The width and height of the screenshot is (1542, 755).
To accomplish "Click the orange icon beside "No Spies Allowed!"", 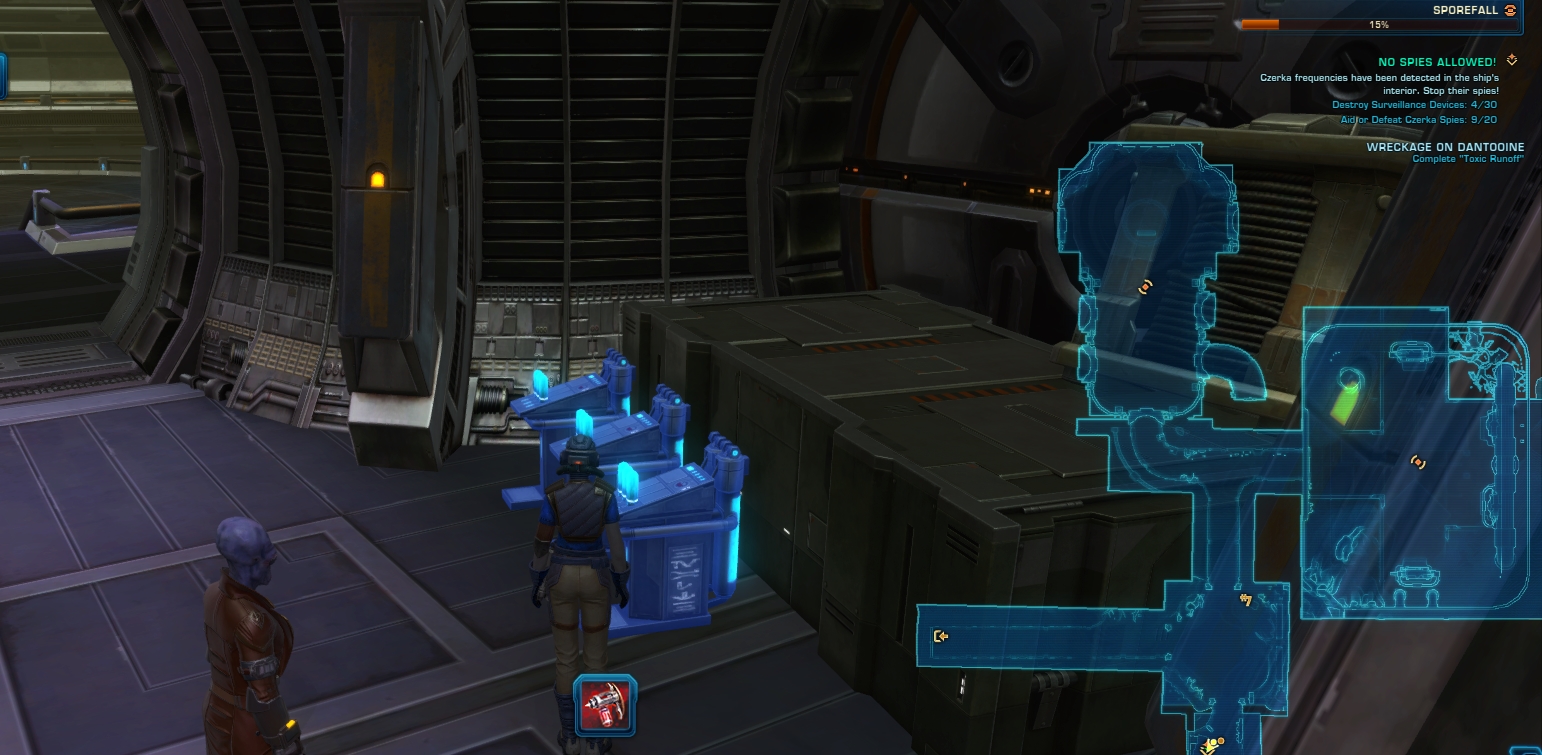I will (x=1512, y=61).
